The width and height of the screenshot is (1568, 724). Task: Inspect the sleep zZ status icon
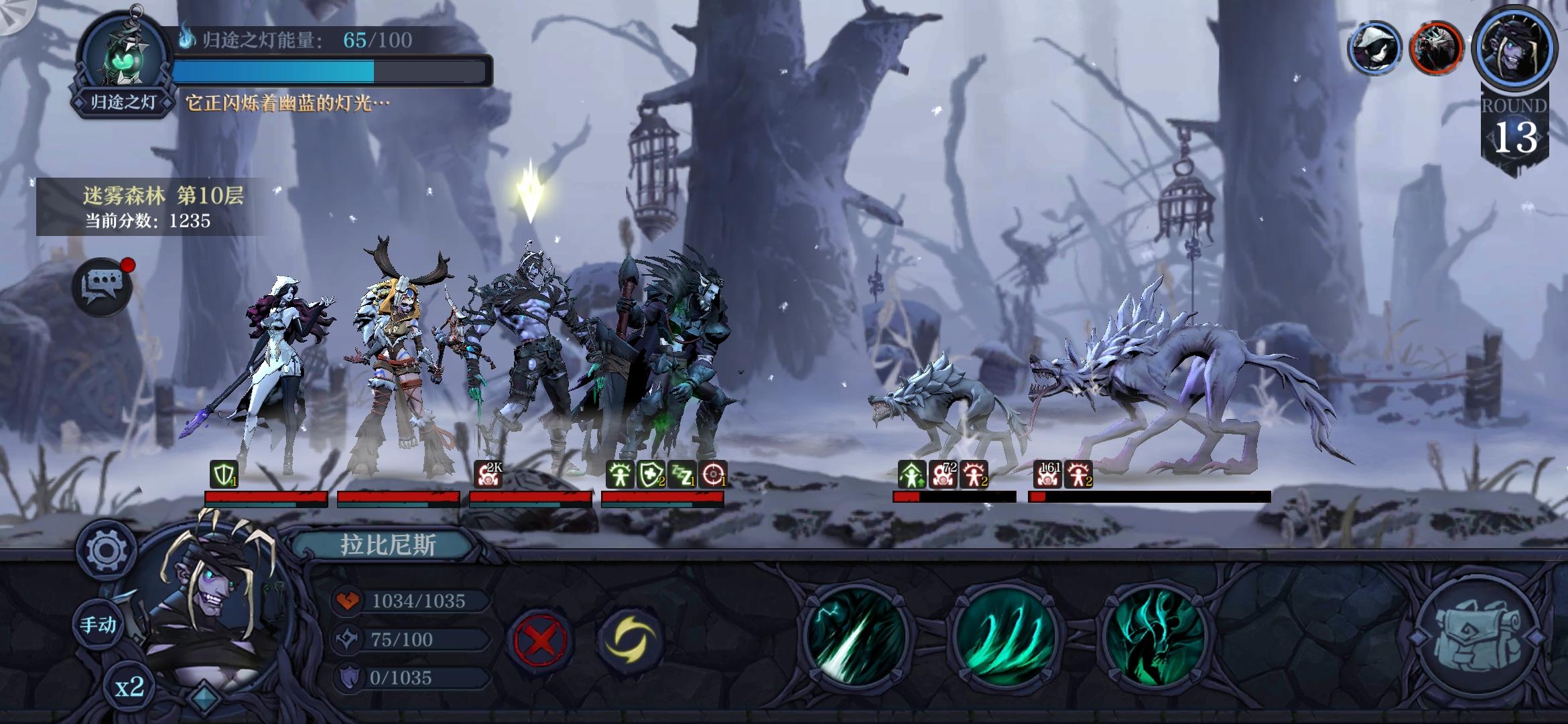pos(682,474)
